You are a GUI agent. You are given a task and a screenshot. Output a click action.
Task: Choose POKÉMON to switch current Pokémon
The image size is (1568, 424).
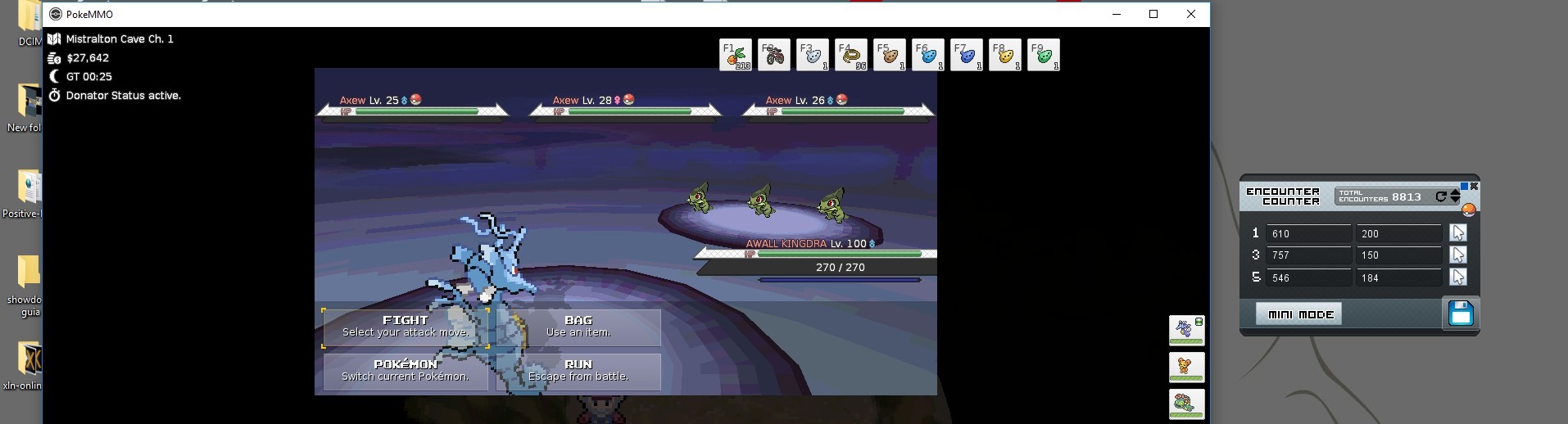[406, 371]
